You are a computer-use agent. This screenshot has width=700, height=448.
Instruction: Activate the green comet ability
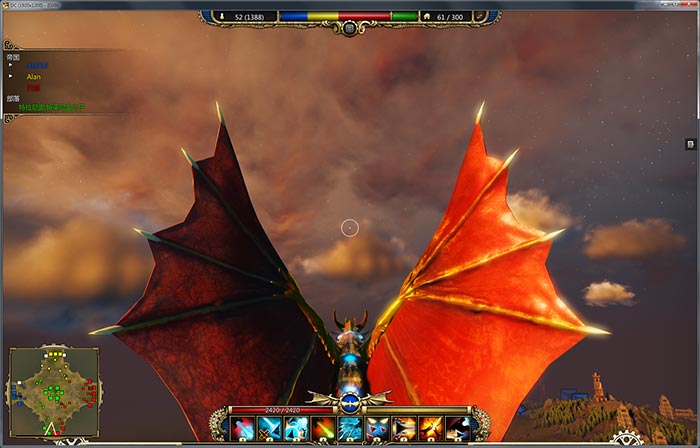(323, 428)
